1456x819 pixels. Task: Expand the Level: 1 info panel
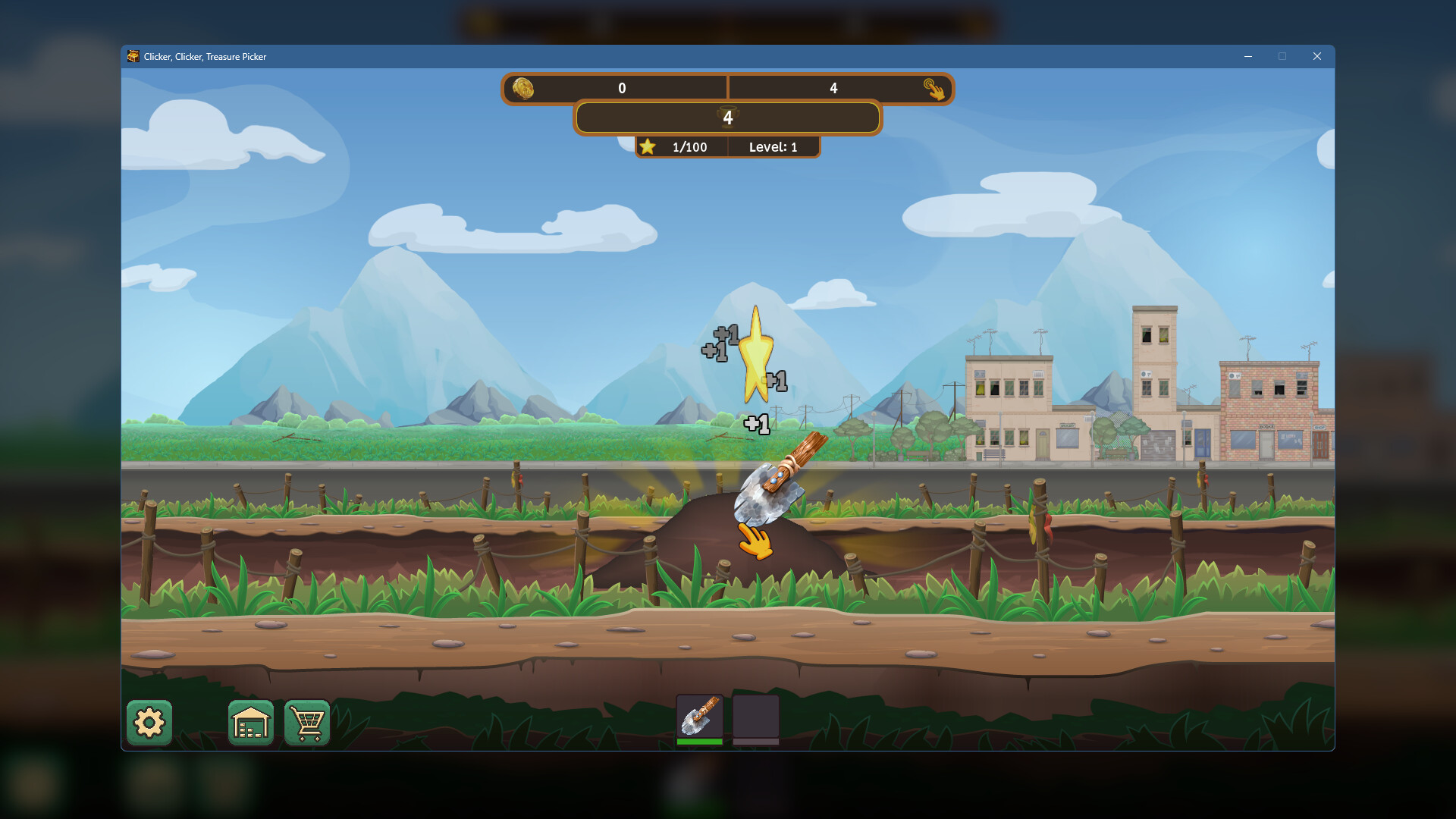[x=772, y=146]
